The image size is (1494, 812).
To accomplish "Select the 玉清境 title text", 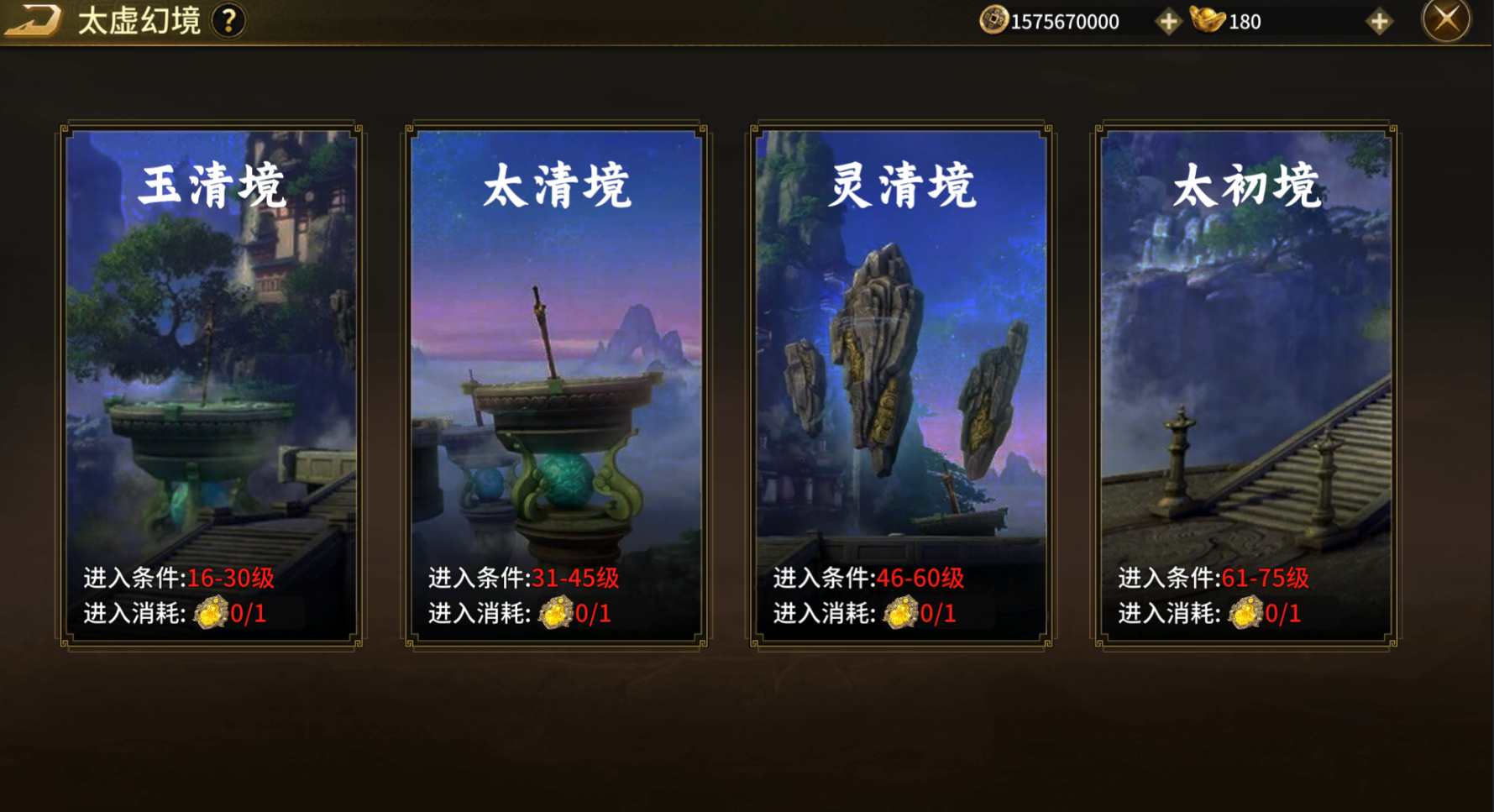I will (x=211, y=186).
